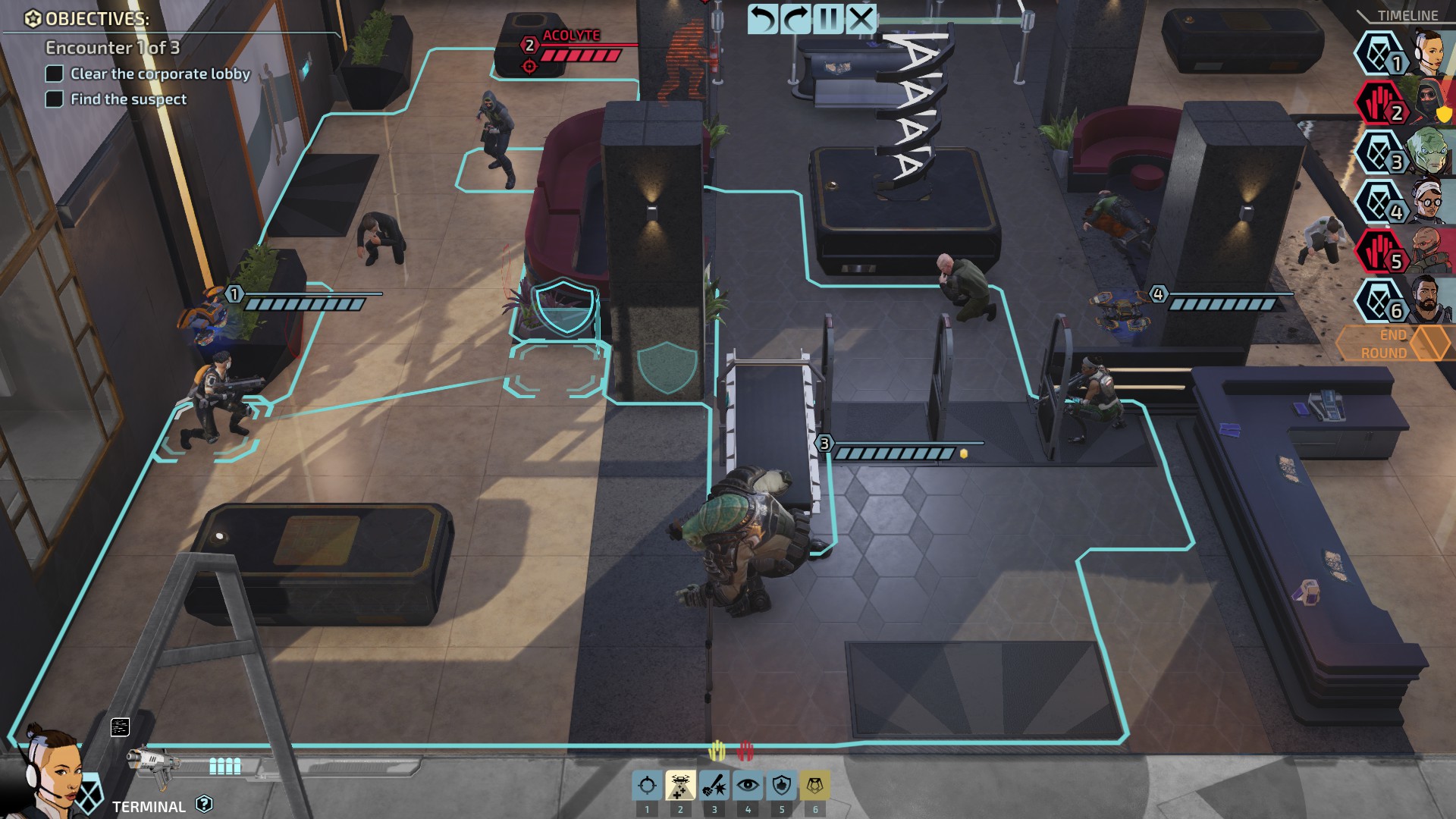Use the baton melee strike ability

click(714, 786)
